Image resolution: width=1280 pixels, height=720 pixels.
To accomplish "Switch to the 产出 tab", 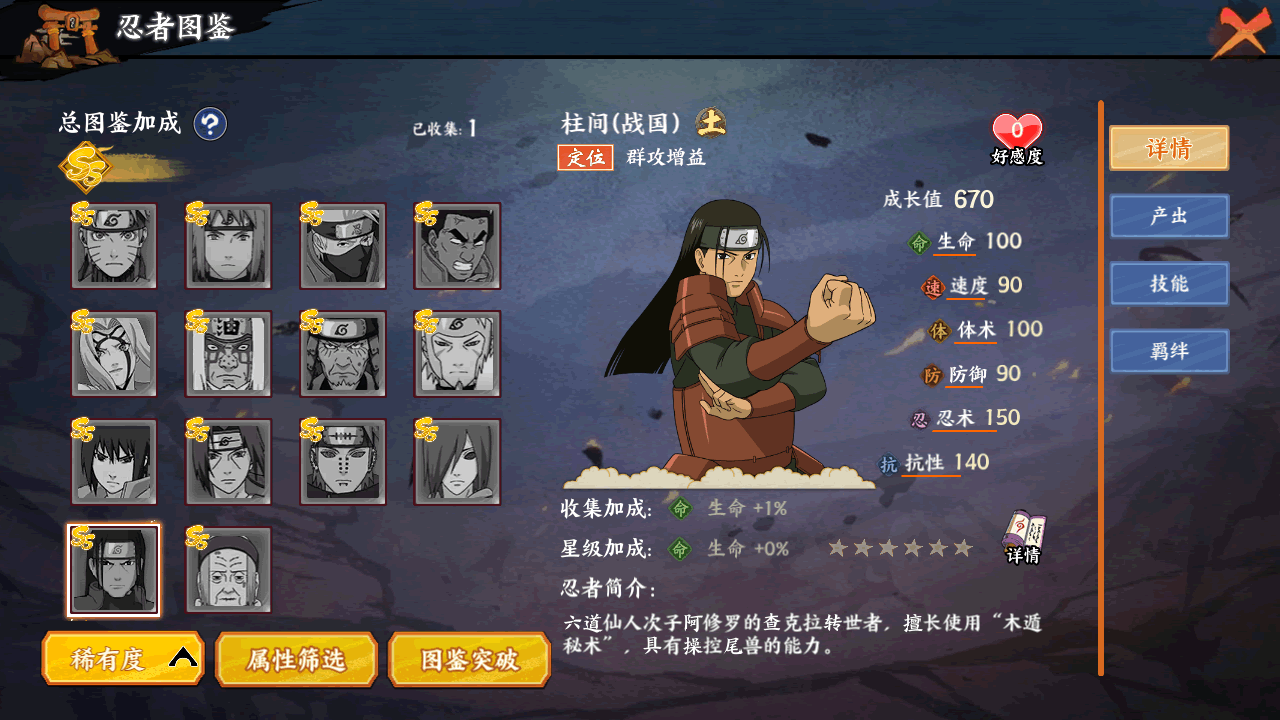I will (x=1168, y=216).
